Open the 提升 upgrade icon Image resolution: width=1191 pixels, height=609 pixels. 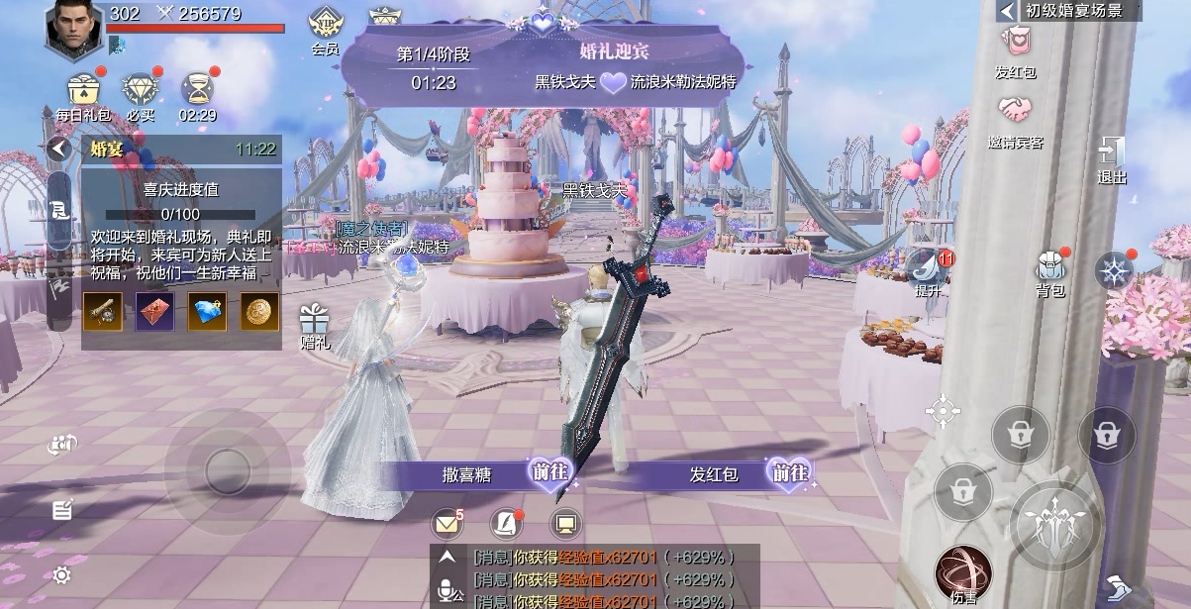pos(927,270)
